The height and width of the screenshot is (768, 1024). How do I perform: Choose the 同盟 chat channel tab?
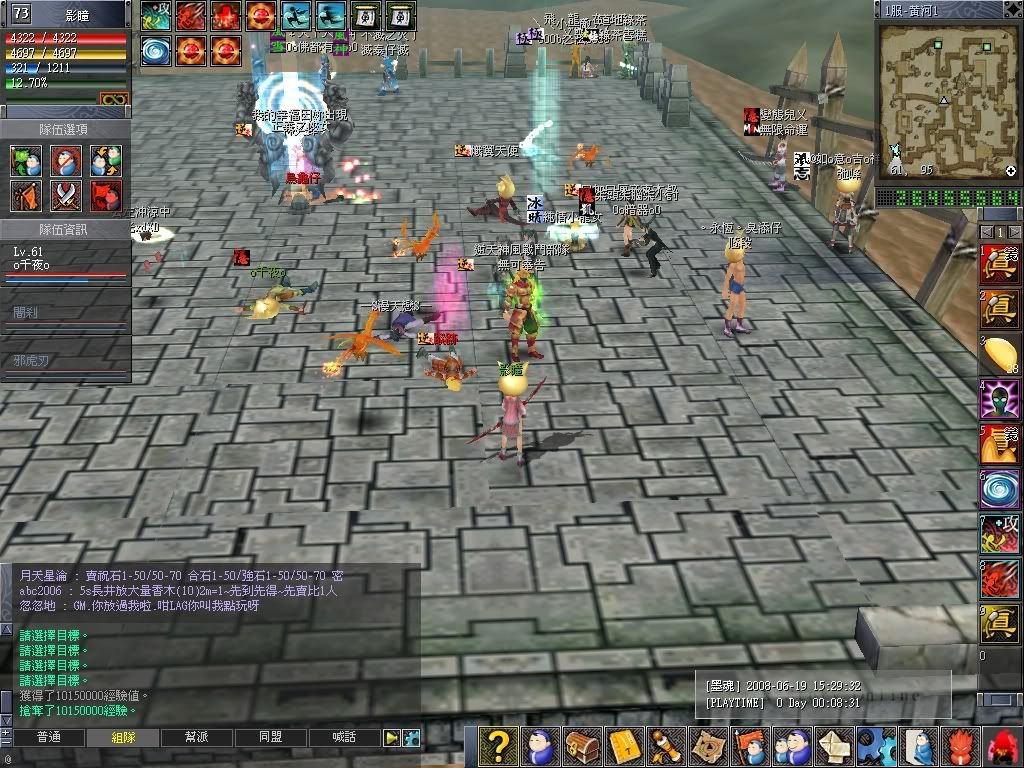[x=270, y=737]
